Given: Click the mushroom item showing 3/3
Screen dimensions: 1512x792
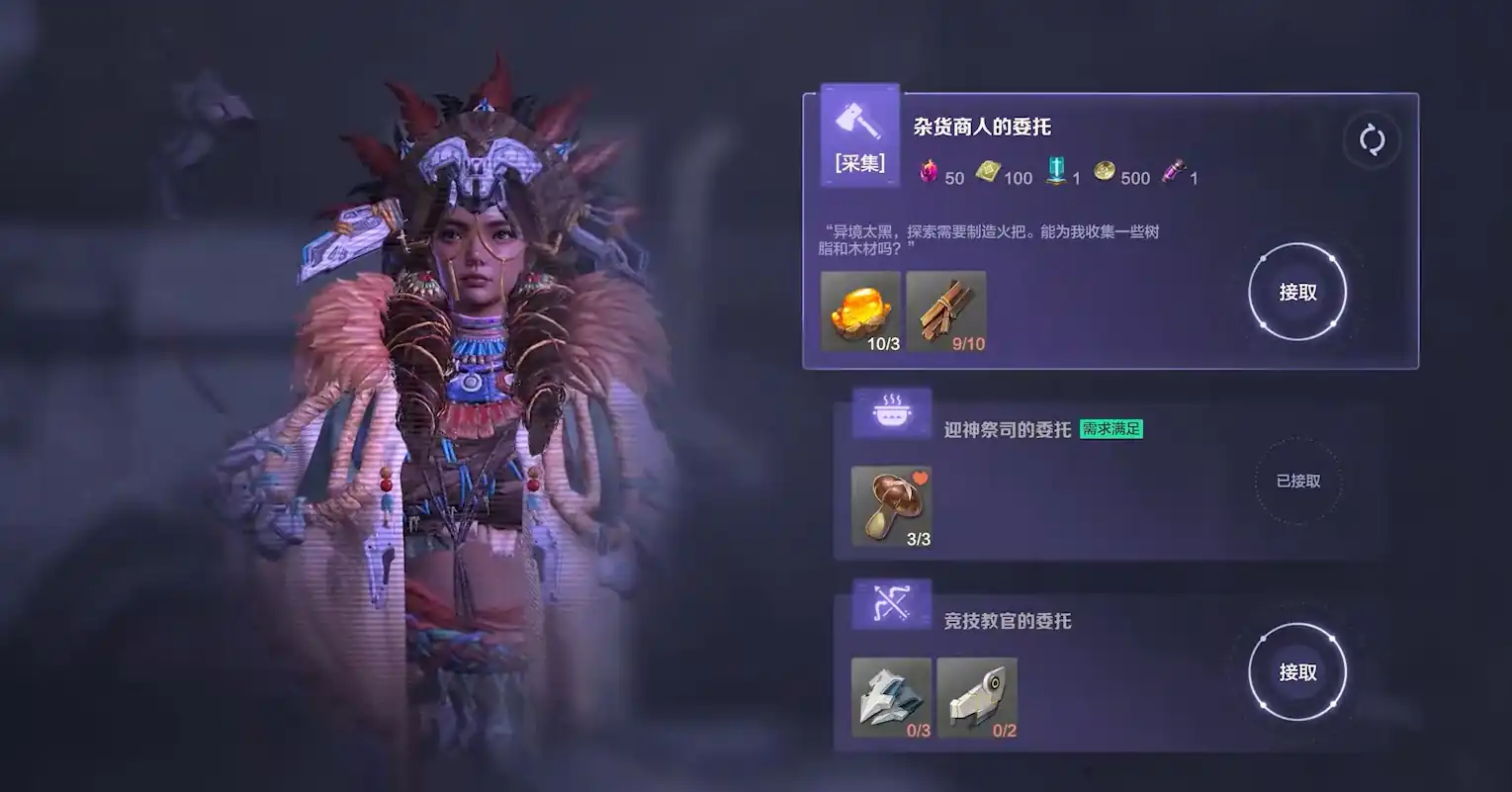Looking at the screenshot, I should click(890, 504).
